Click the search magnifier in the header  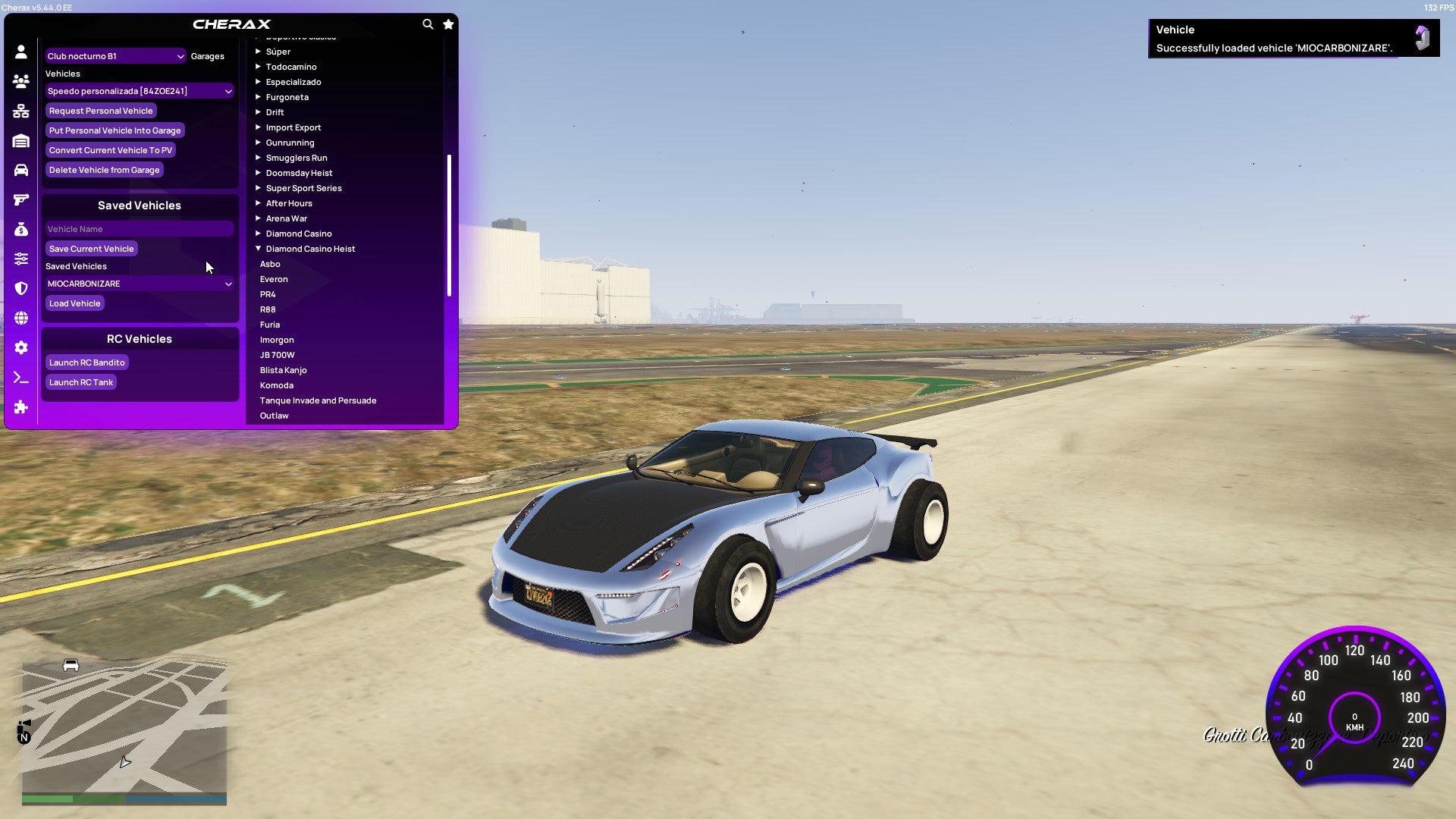pos(428,24)
